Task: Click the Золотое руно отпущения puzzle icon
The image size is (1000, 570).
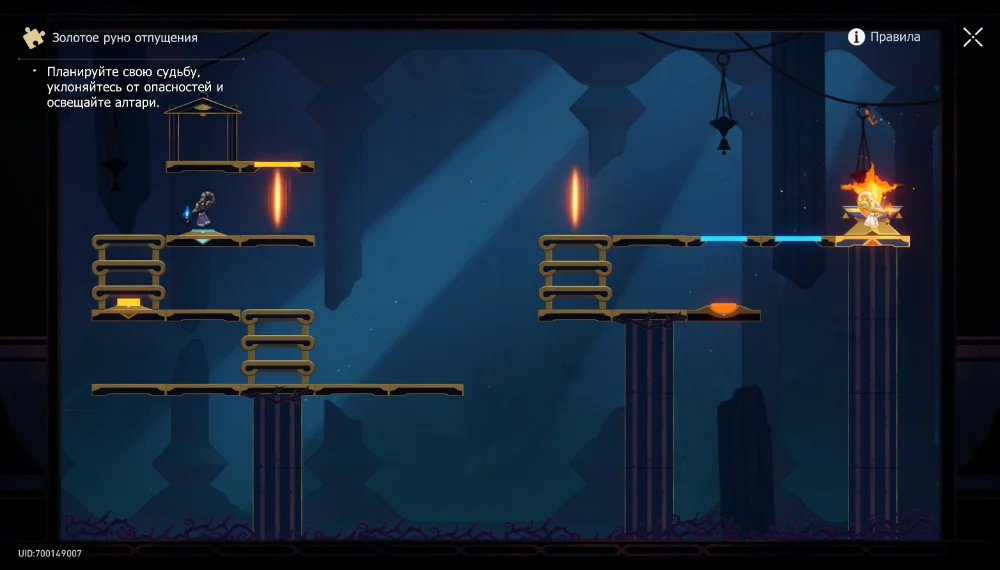Action: (x=34, y=38)
